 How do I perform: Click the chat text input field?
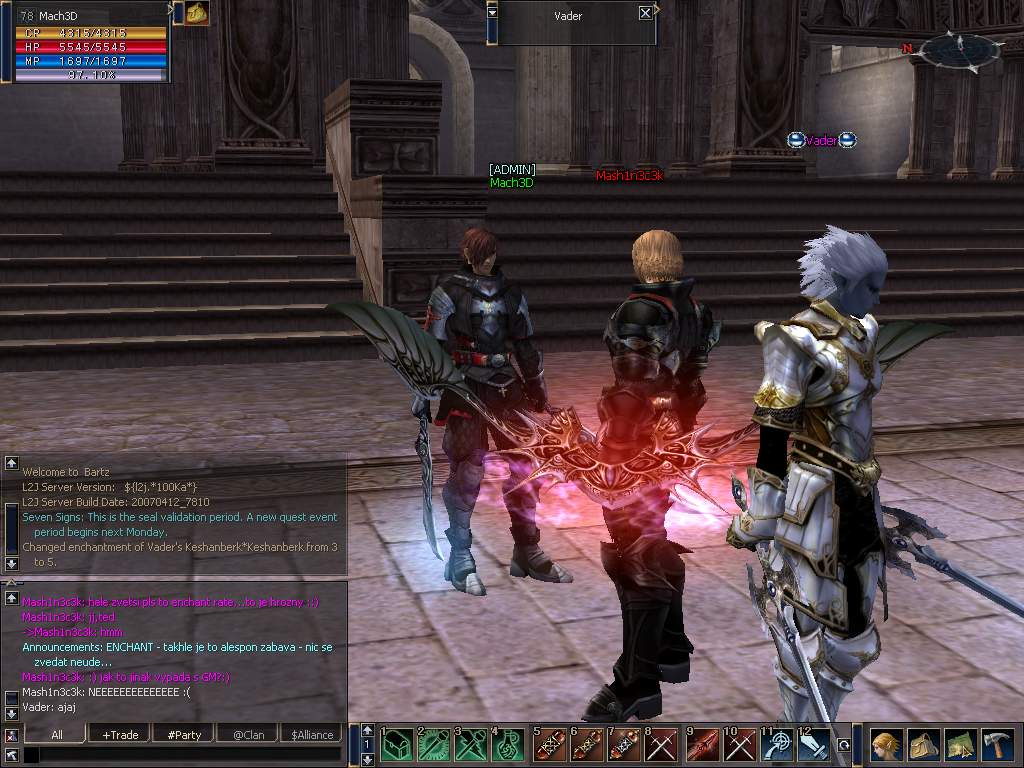[185, 755]
